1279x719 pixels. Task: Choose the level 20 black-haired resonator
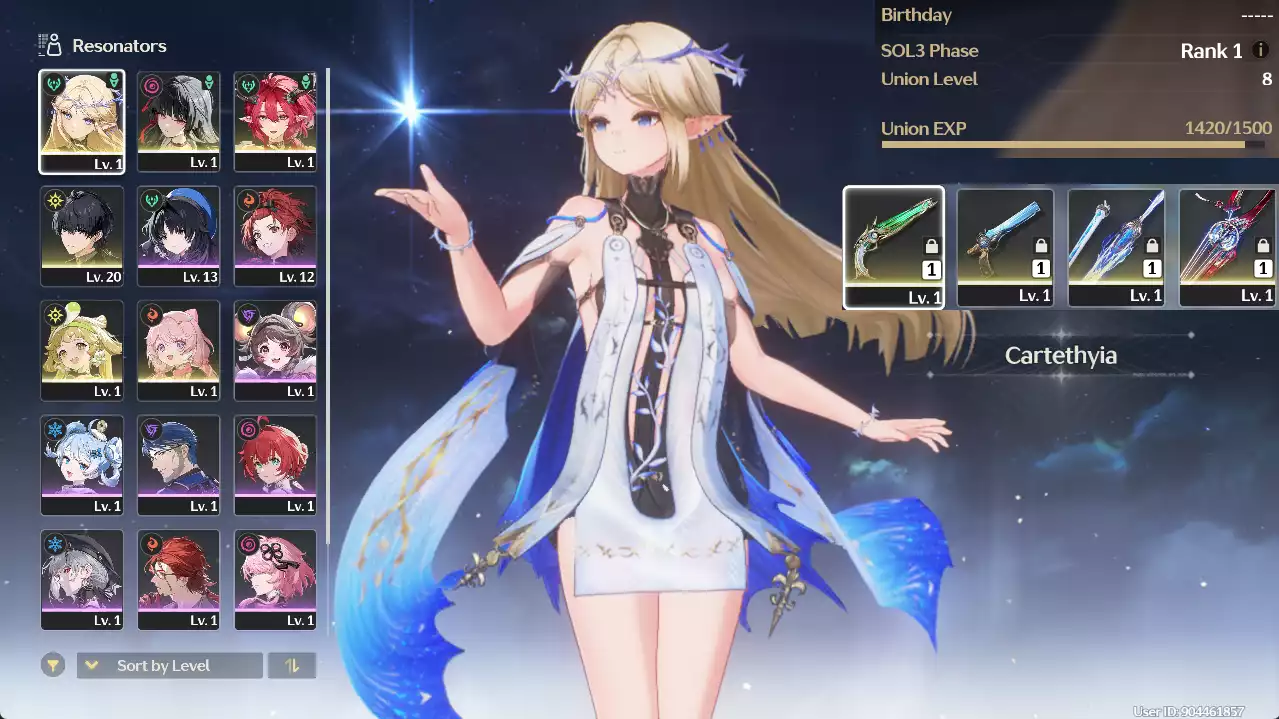click(x=82, y=235)
